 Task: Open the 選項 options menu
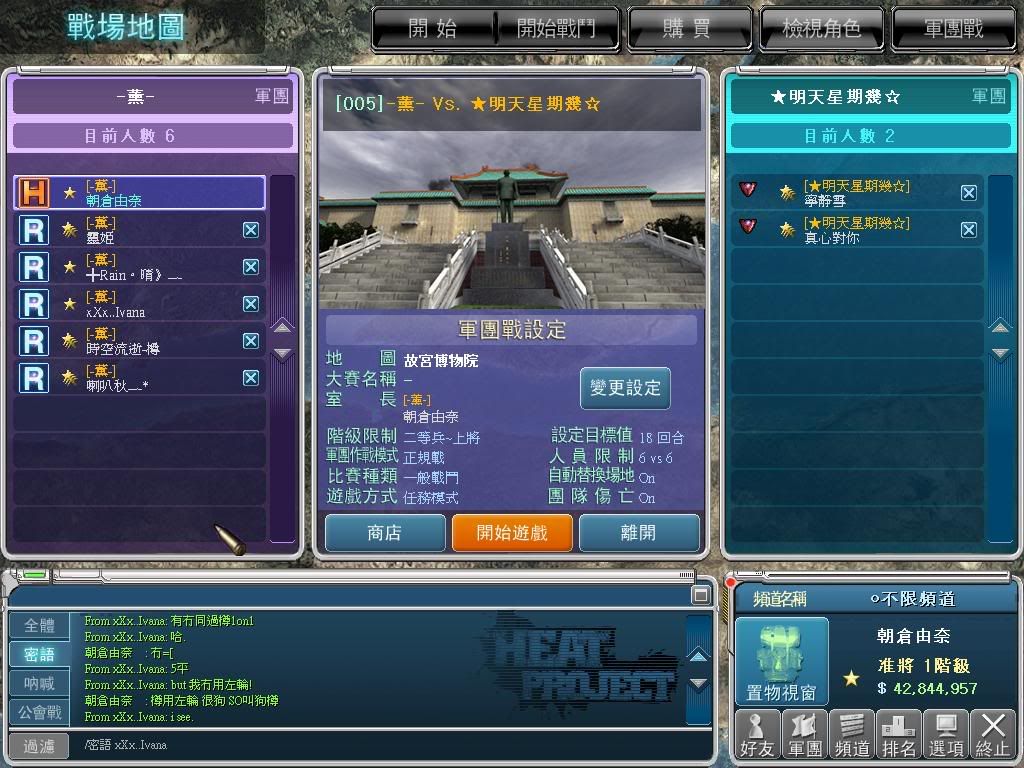(x=945, y=732)
